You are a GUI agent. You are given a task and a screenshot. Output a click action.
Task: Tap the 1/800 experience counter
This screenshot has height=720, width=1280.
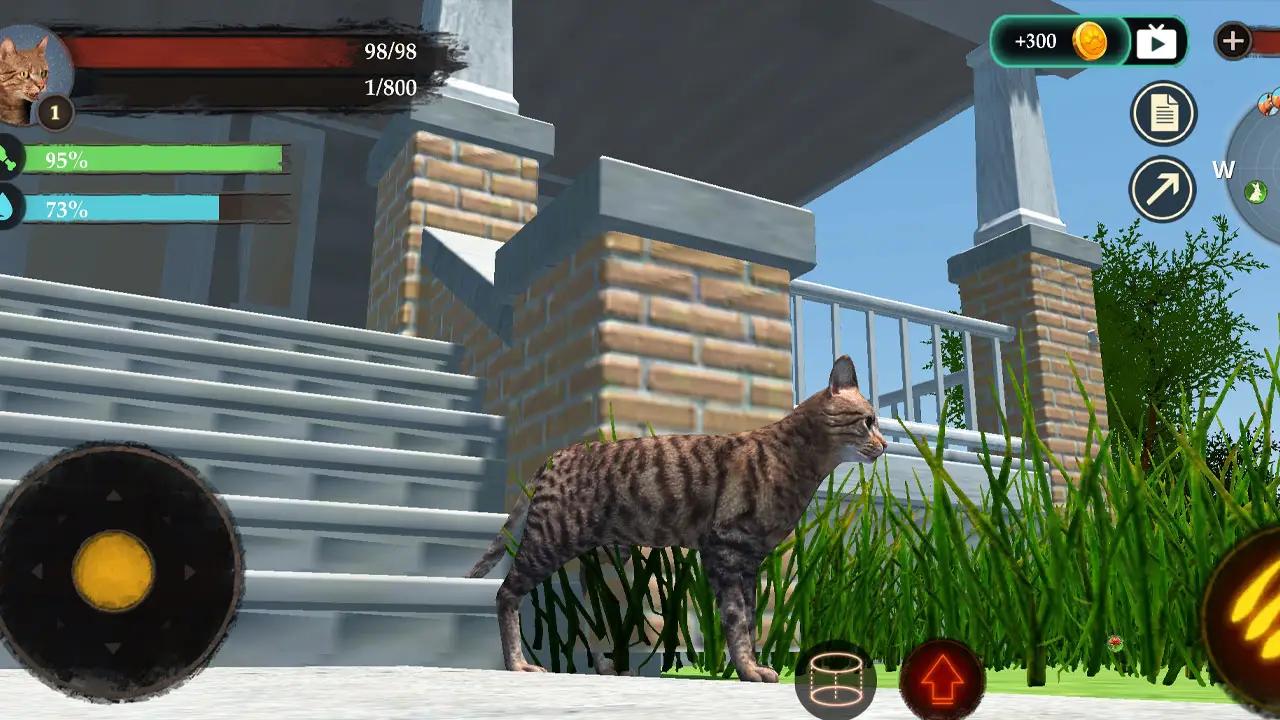(388, 88)
